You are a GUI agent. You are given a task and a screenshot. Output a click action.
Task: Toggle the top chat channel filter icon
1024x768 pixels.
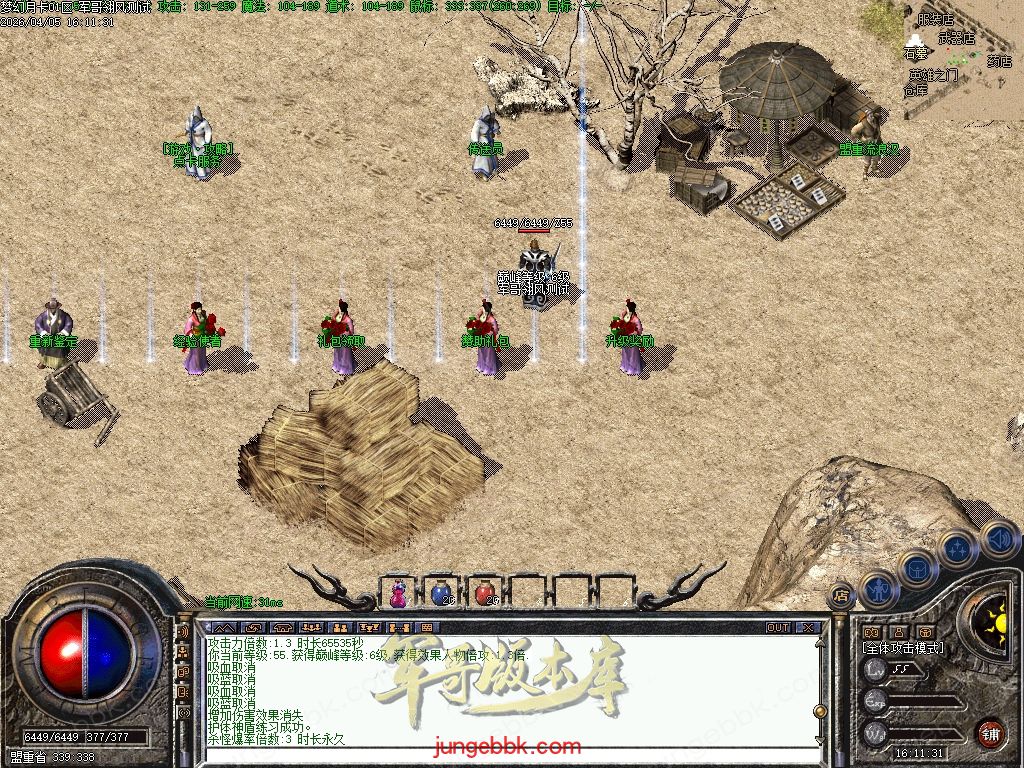183,632
